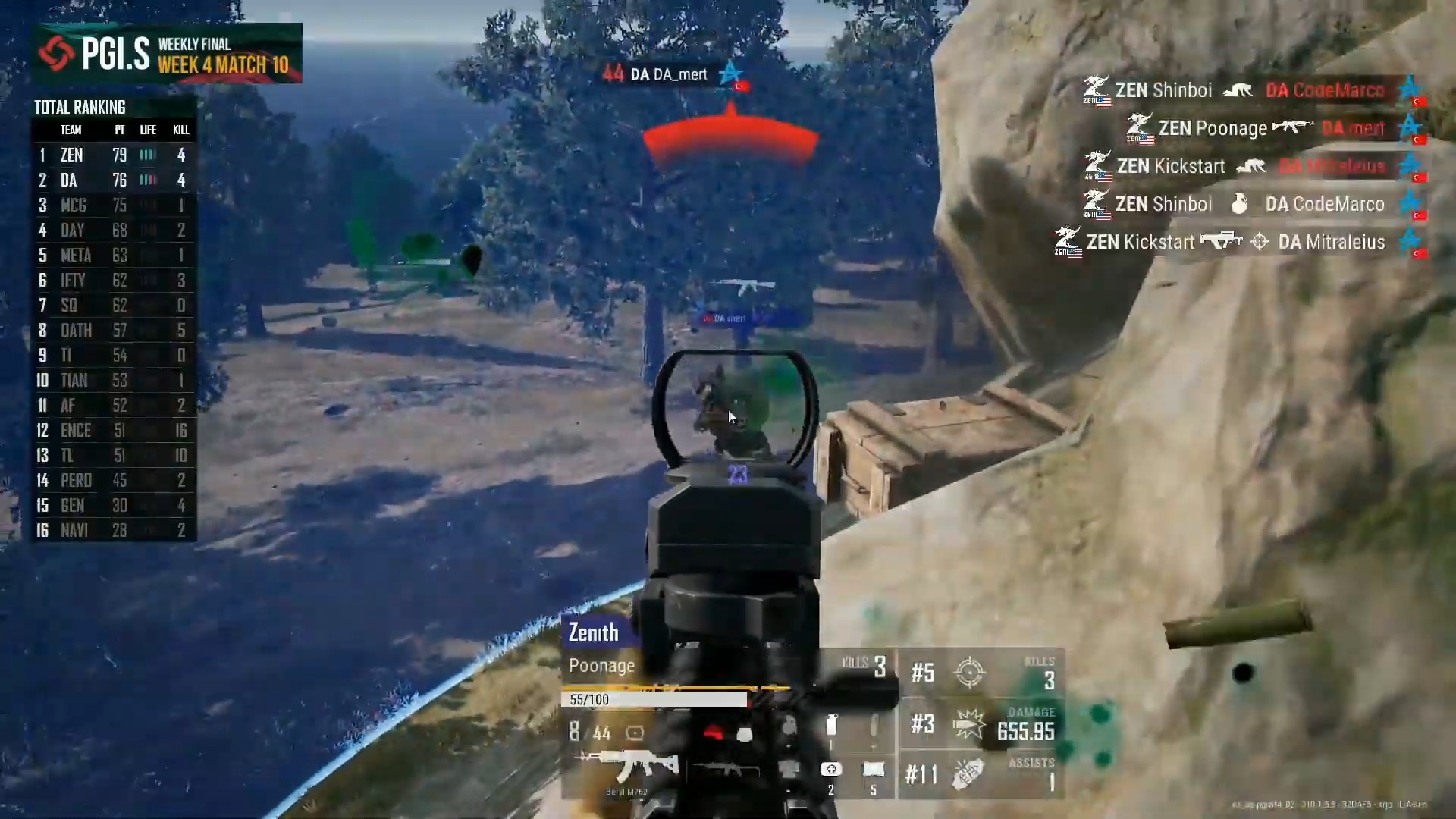Open the WEEK 4 MATCH 10 banner

tap(224, 65)
